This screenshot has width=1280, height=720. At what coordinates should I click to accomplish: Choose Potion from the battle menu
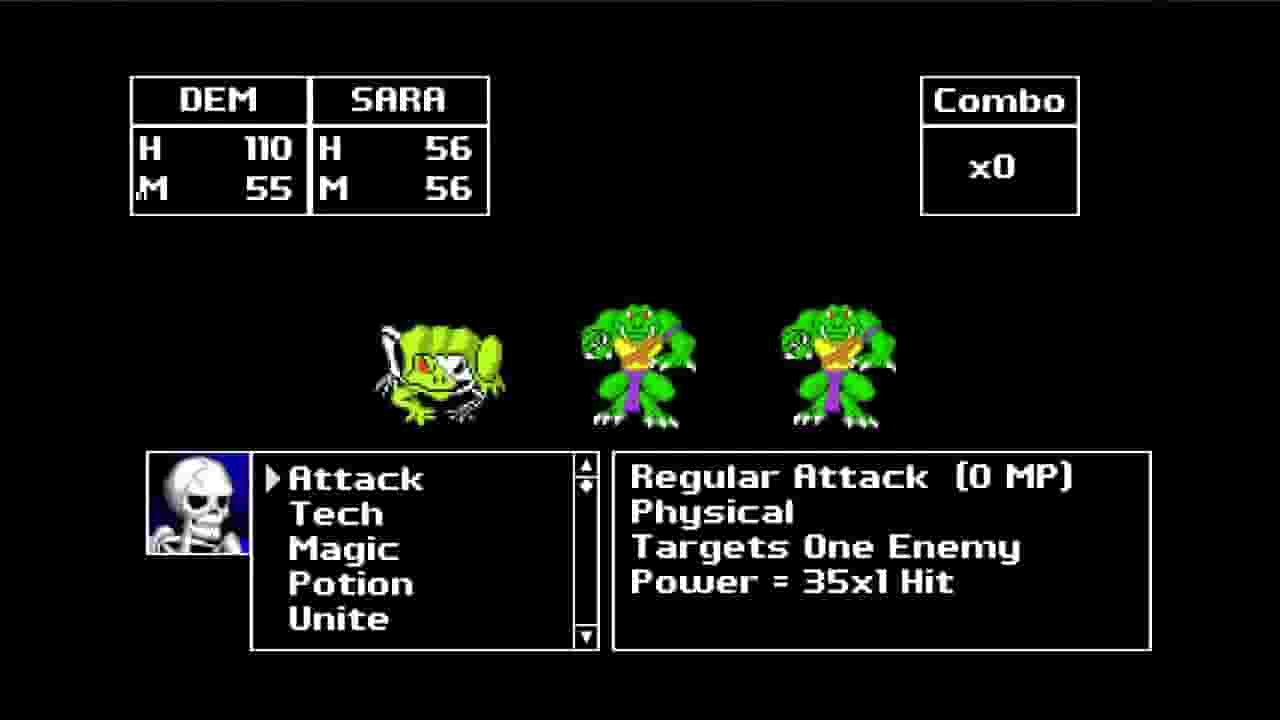[x=350, y=583]
